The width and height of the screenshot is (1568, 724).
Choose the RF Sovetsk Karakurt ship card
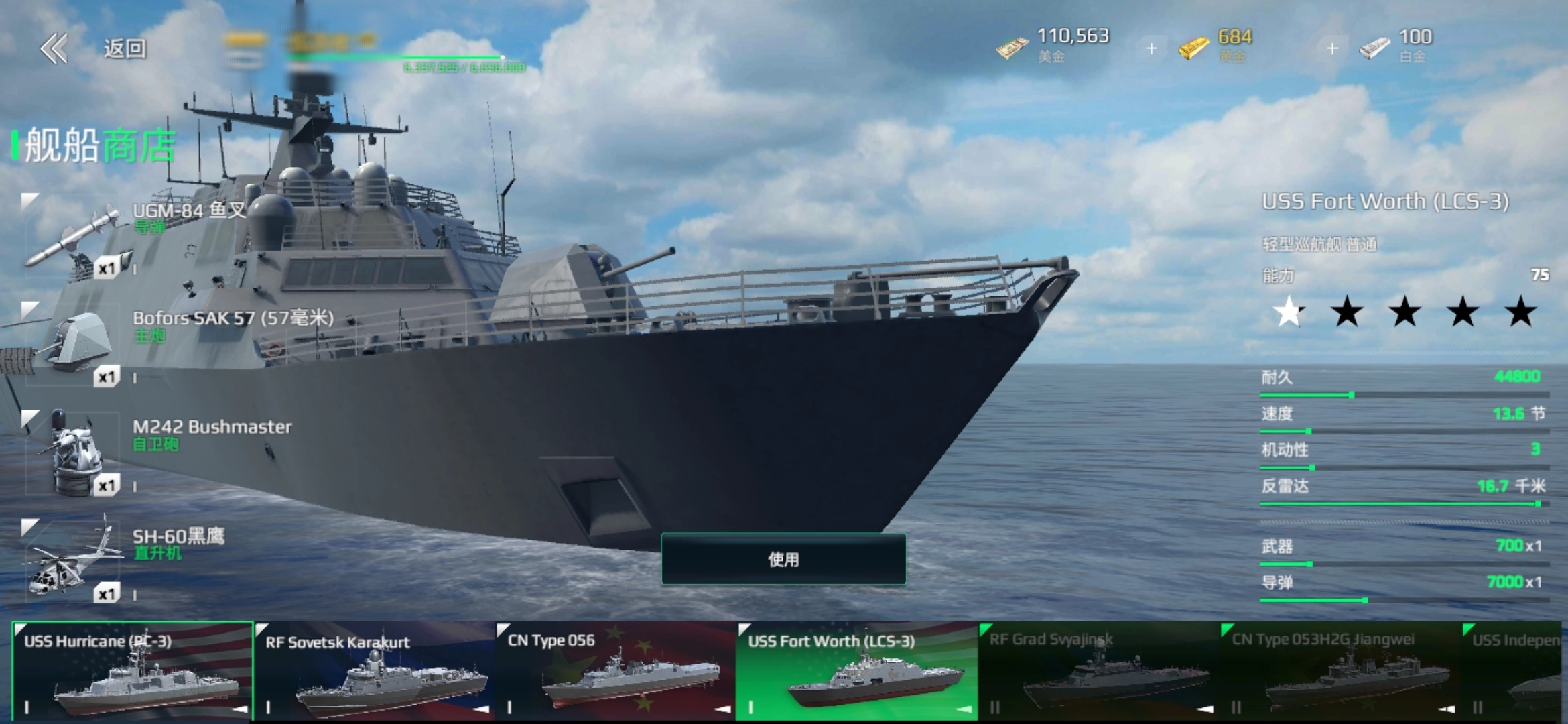pyautogui.click(x=375, y=672)
